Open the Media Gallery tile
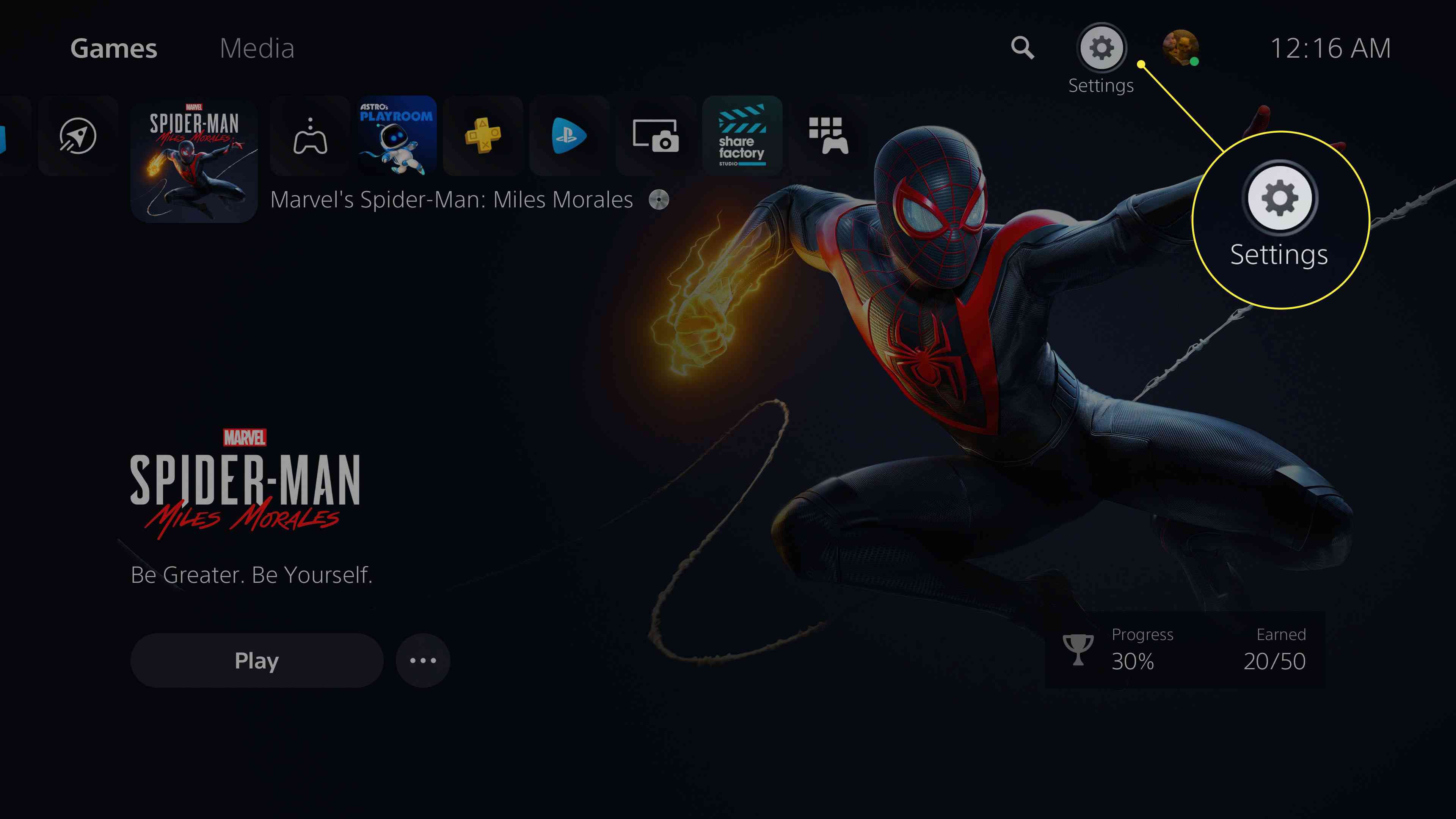The height and width of the screenshot is (819, 1456). tap(656, 136)
